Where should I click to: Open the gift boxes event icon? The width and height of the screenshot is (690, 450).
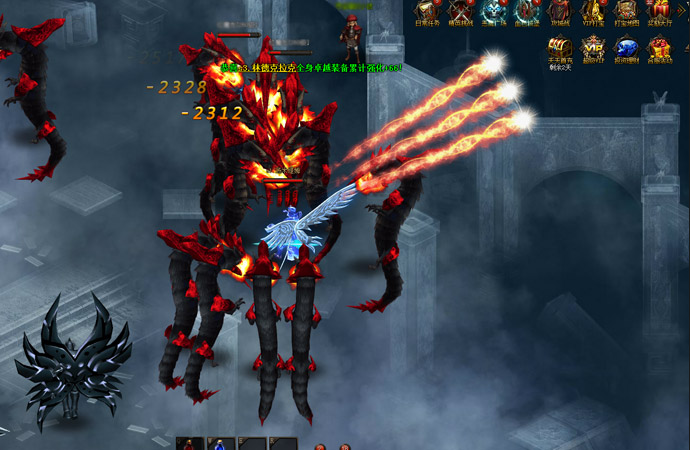pyautogui.click(x=659, y=48)
